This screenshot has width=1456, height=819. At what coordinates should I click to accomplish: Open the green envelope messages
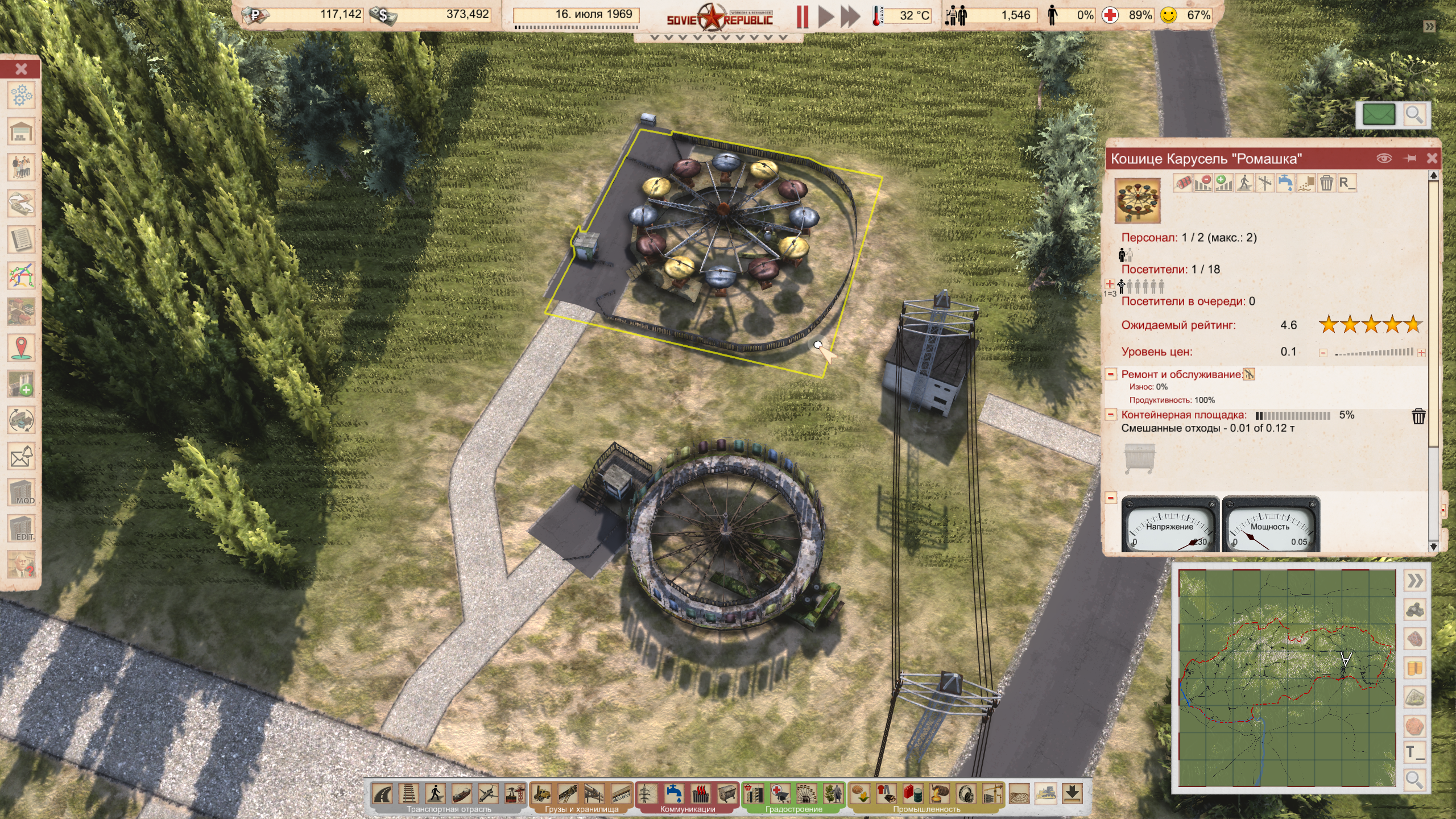pos(1379,114)
